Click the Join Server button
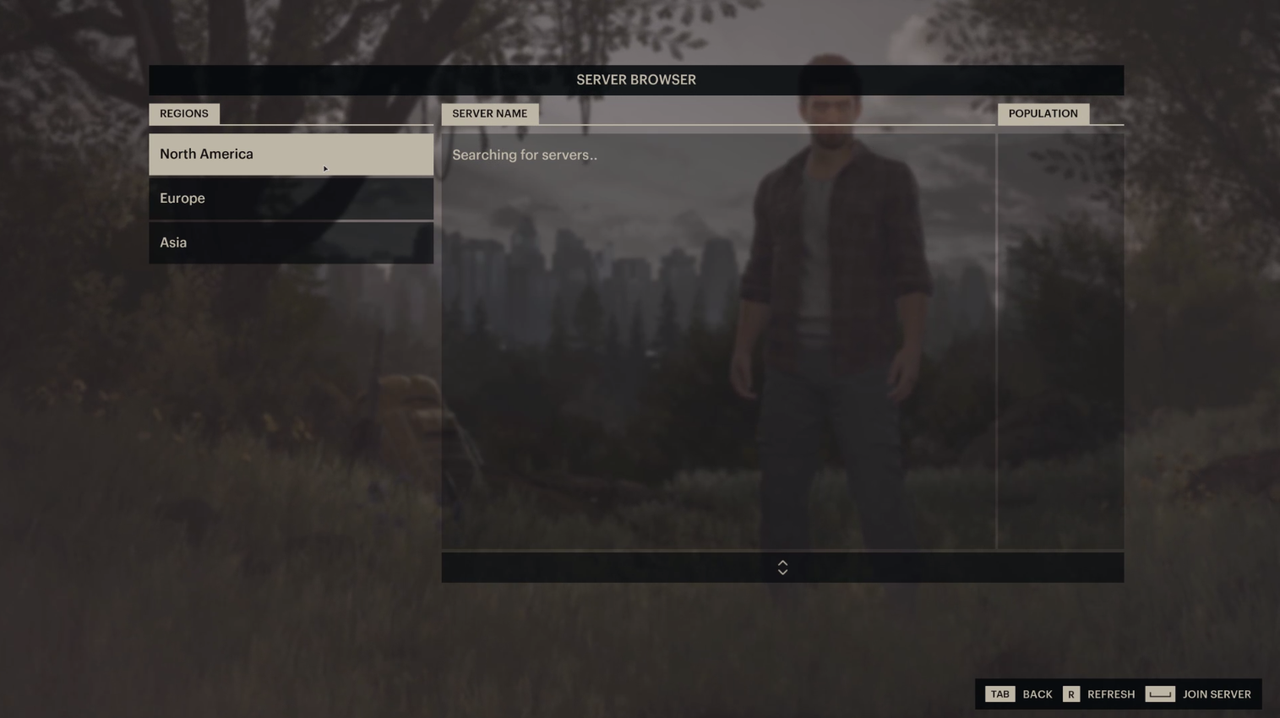 1198,694
